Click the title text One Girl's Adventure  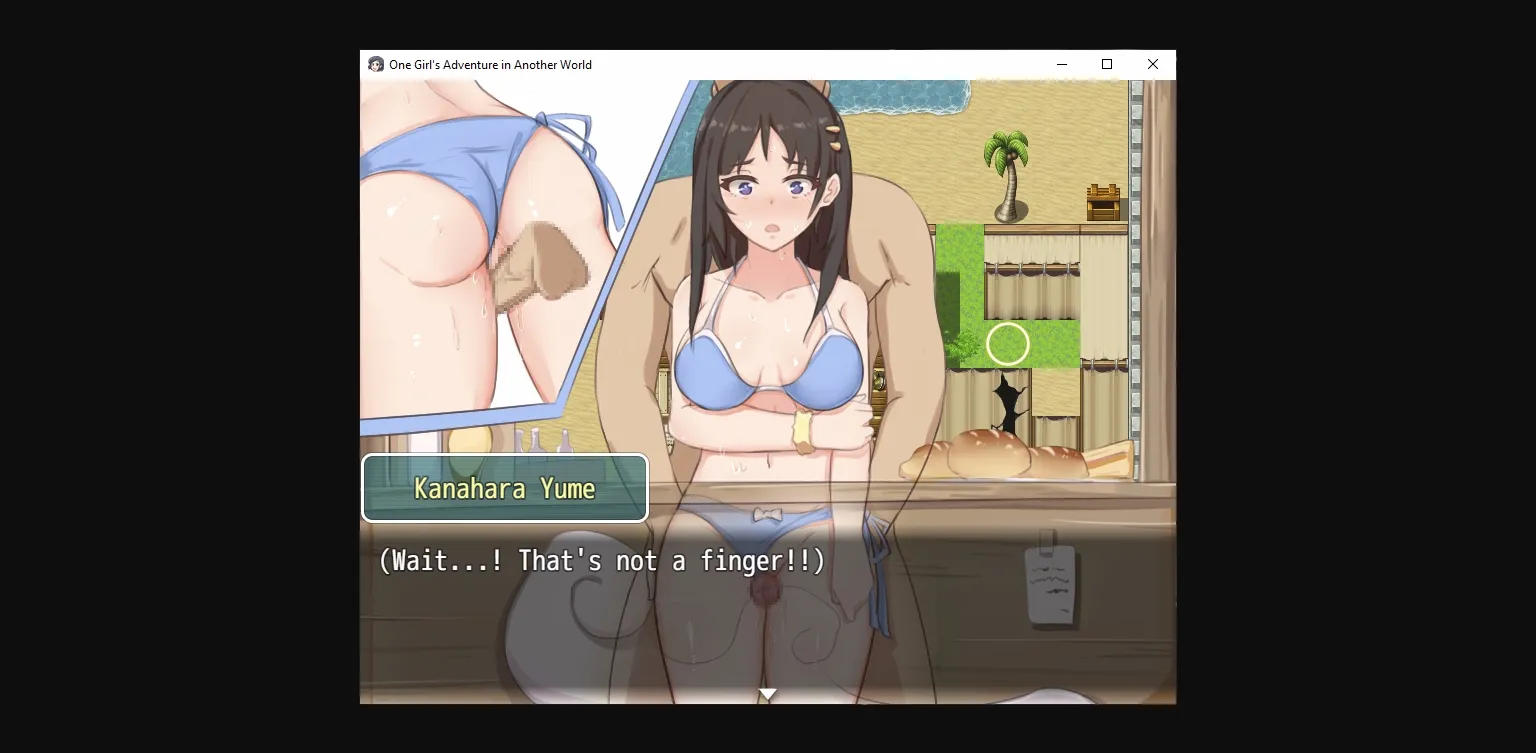point(490,64)
